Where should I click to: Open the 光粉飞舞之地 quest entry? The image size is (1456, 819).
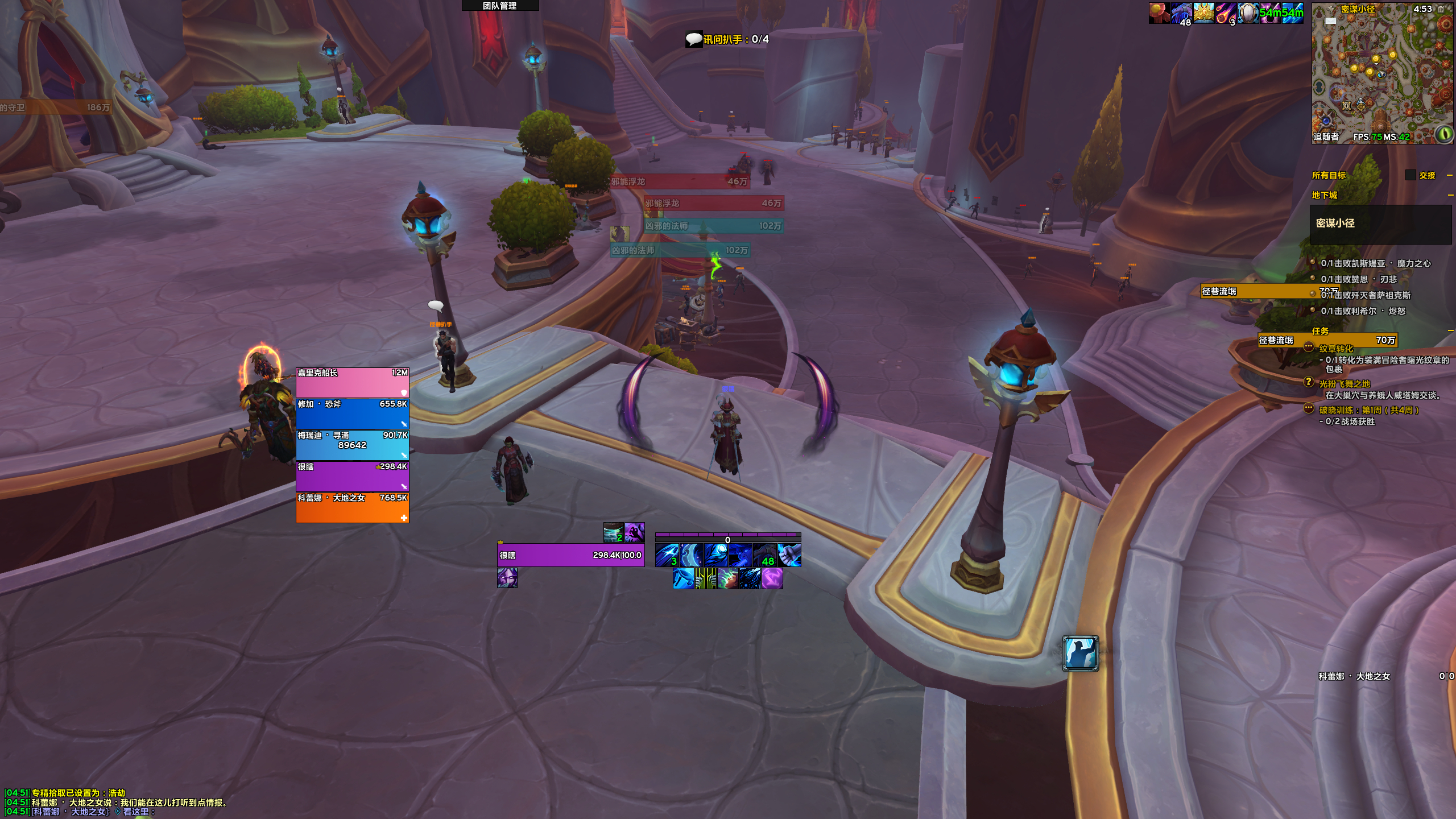point(1345,384)
